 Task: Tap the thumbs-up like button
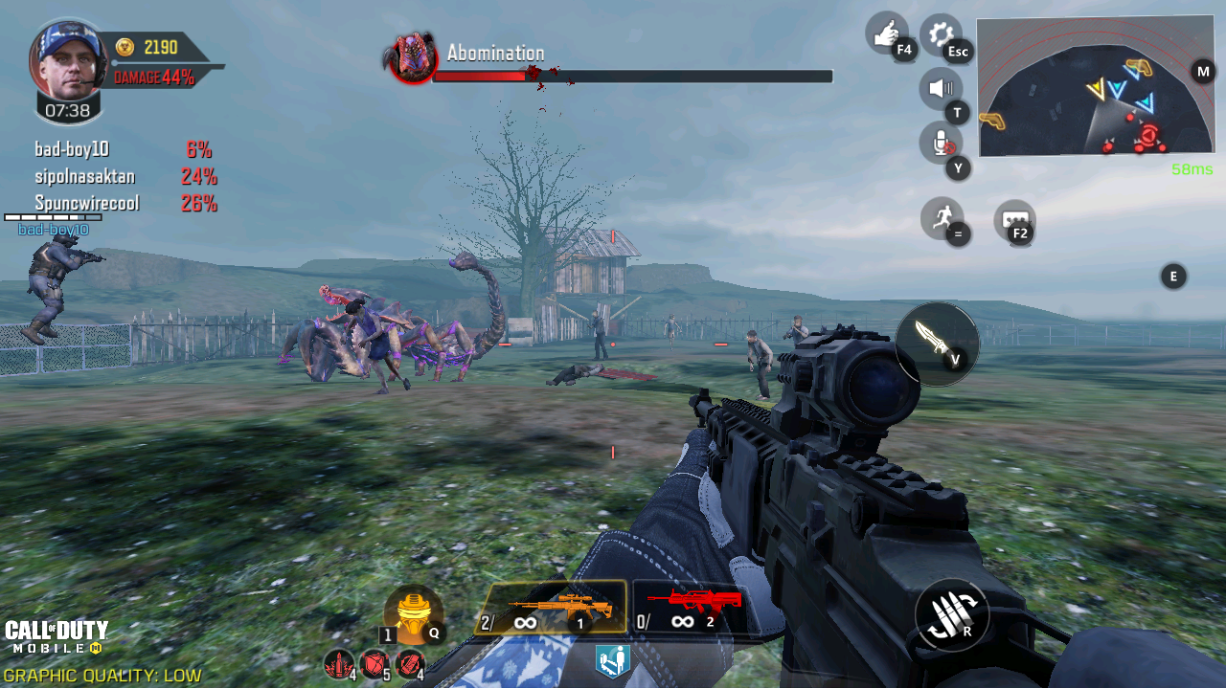(886, 34)
